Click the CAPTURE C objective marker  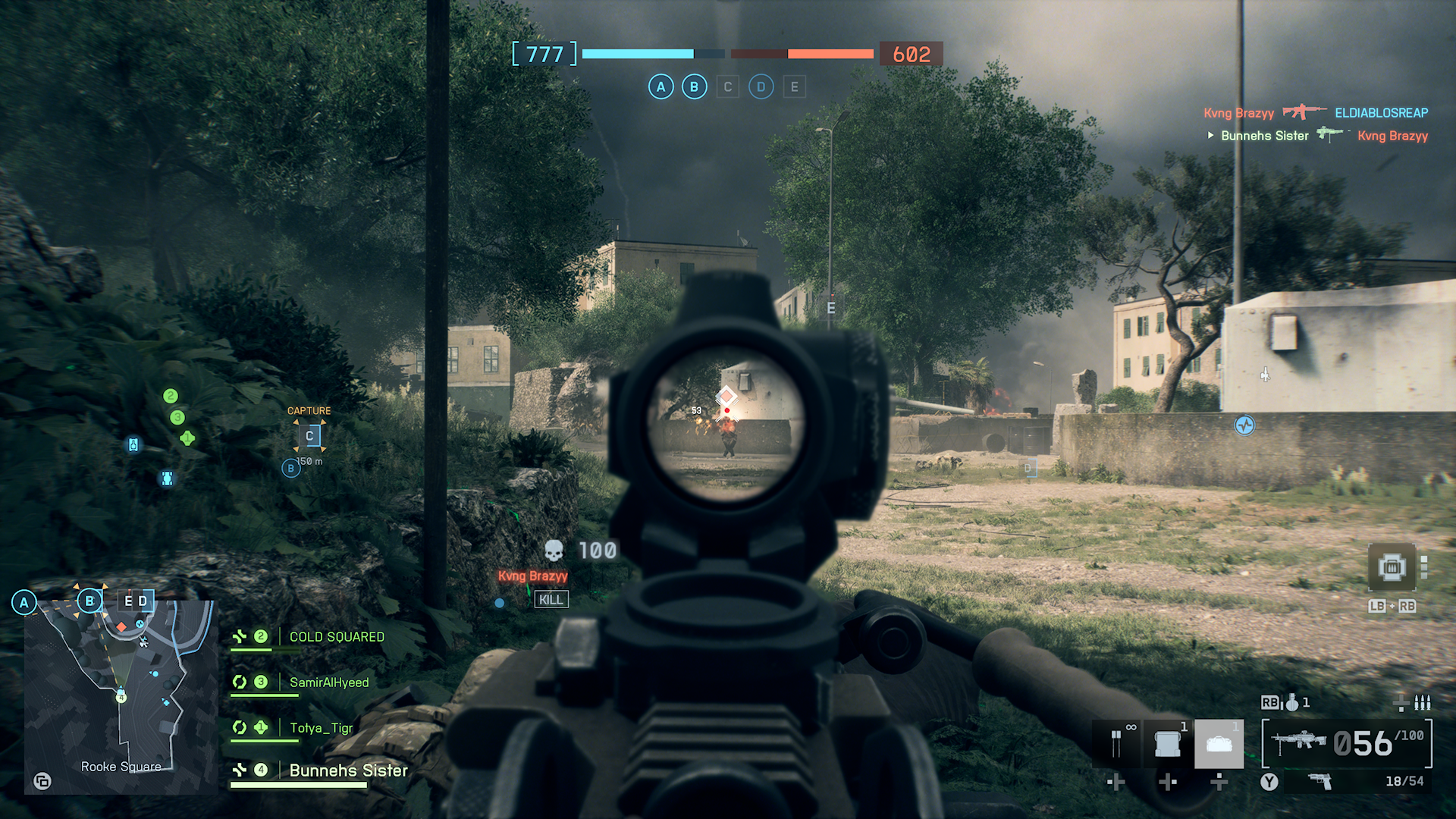(x=309, y=436)
